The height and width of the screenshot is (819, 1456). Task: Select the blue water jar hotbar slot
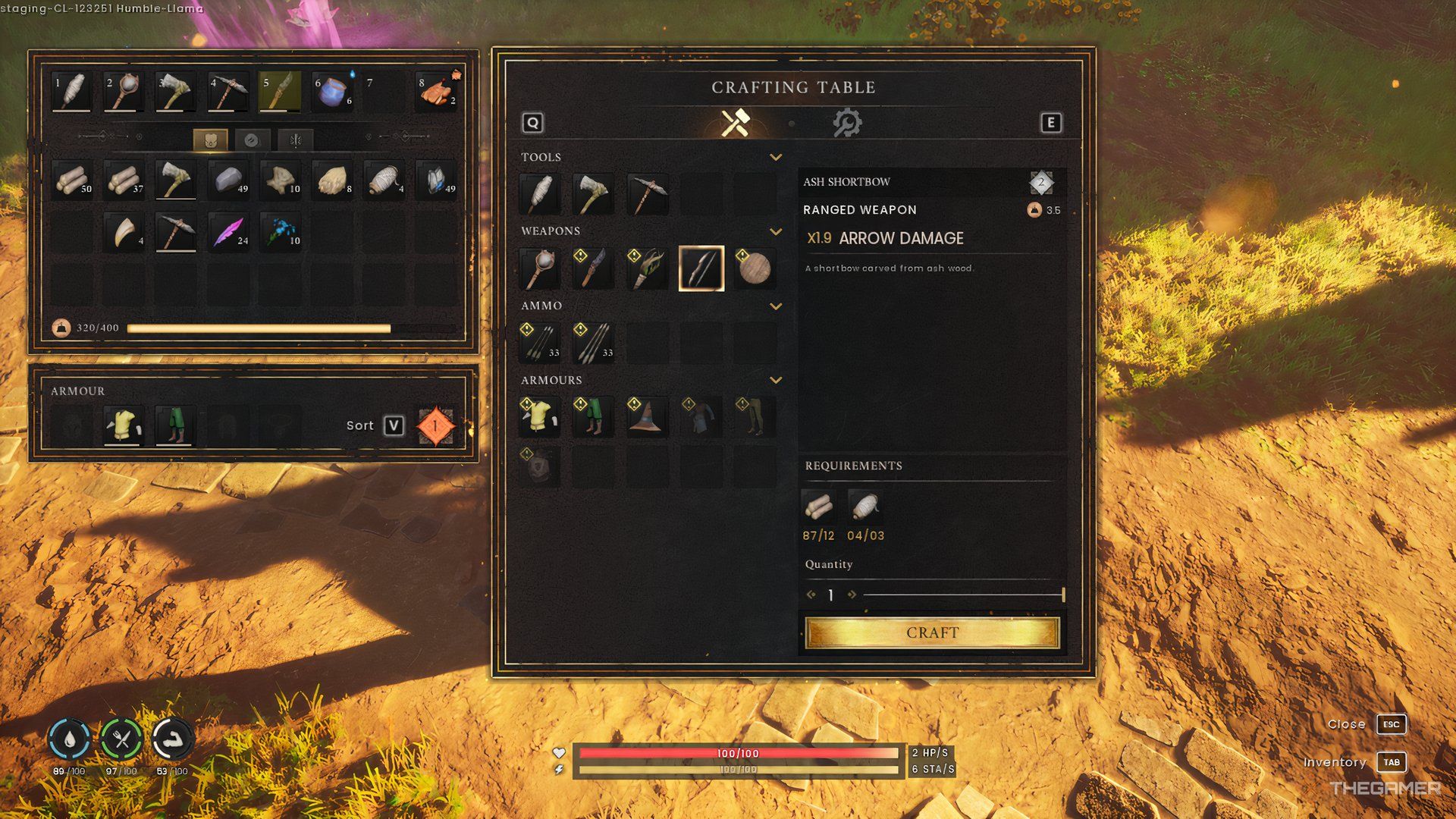pos(334,92)
